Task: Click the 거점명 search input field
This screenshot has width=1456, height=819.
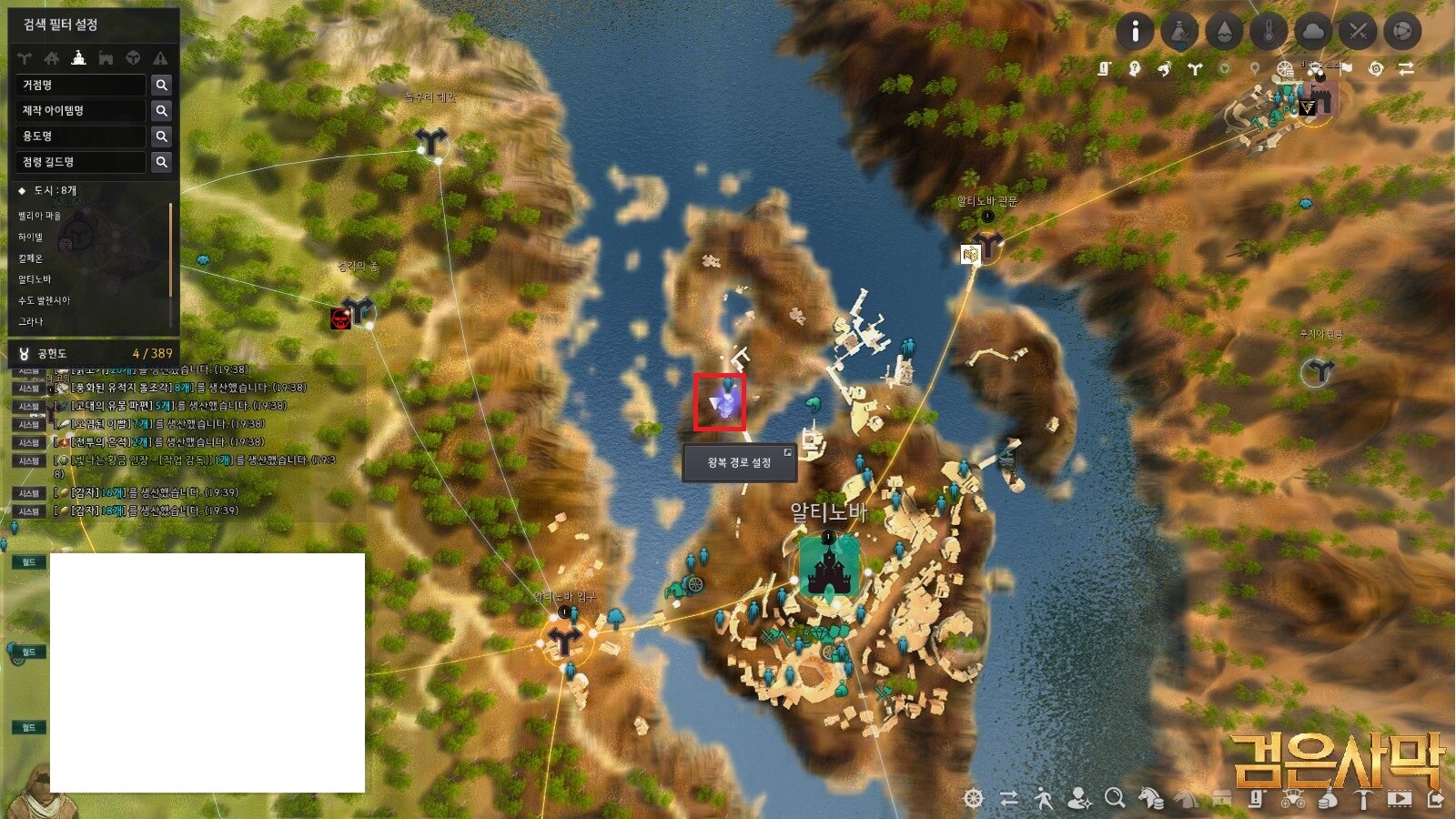Action: click(x=77, y=85)
